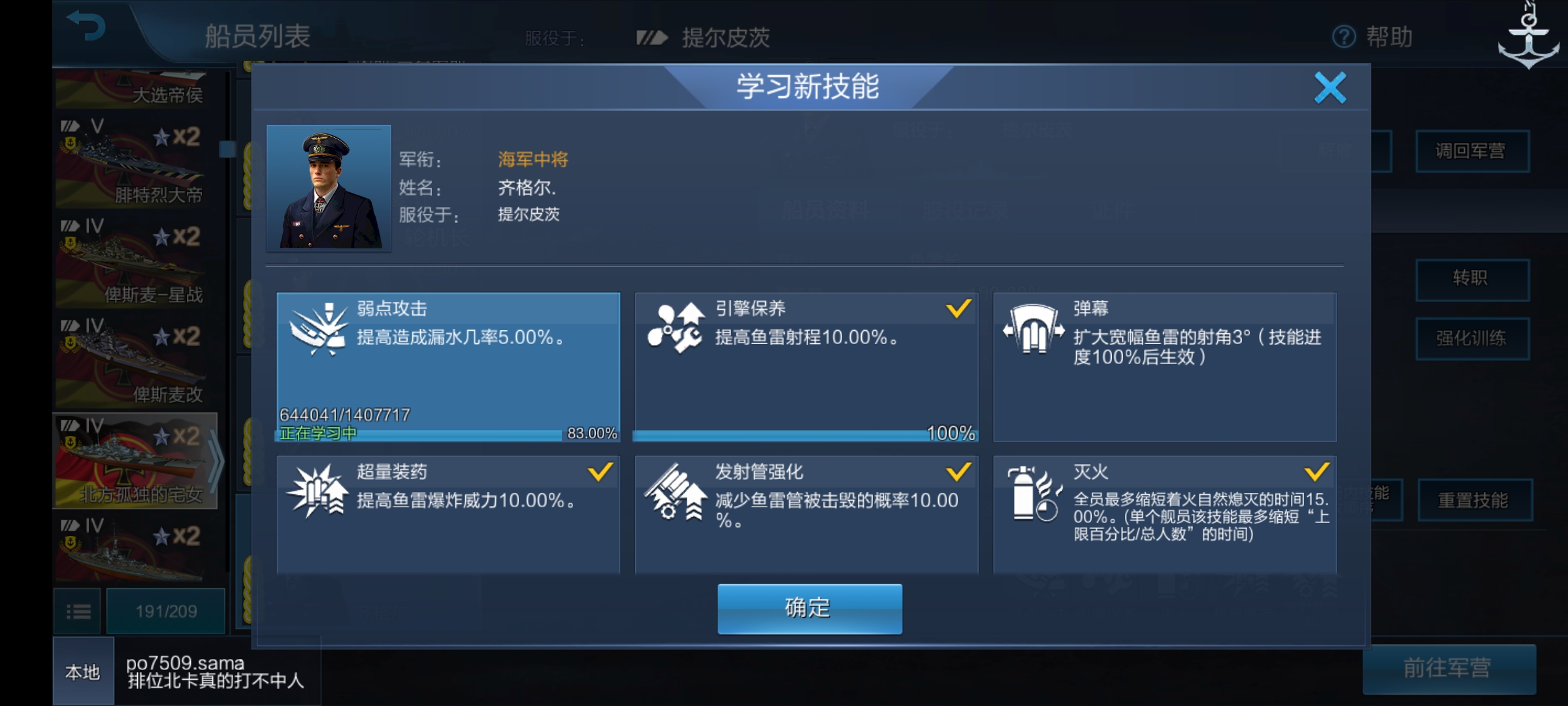The height and width of the screenshot is (706, 1568).
Task: Switch to the 本地 chat tab
Action: click(x=81, y=671)
